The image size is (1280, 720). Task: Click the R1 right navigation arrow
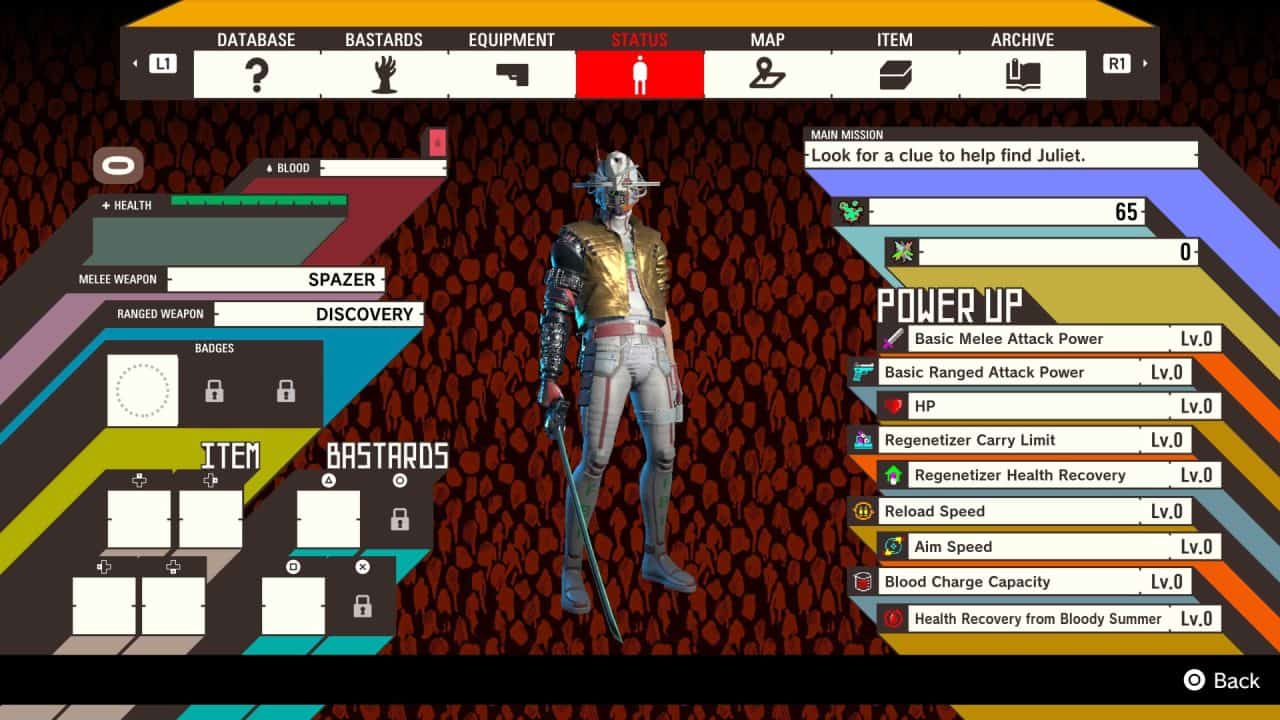[x=1145, y=62]
